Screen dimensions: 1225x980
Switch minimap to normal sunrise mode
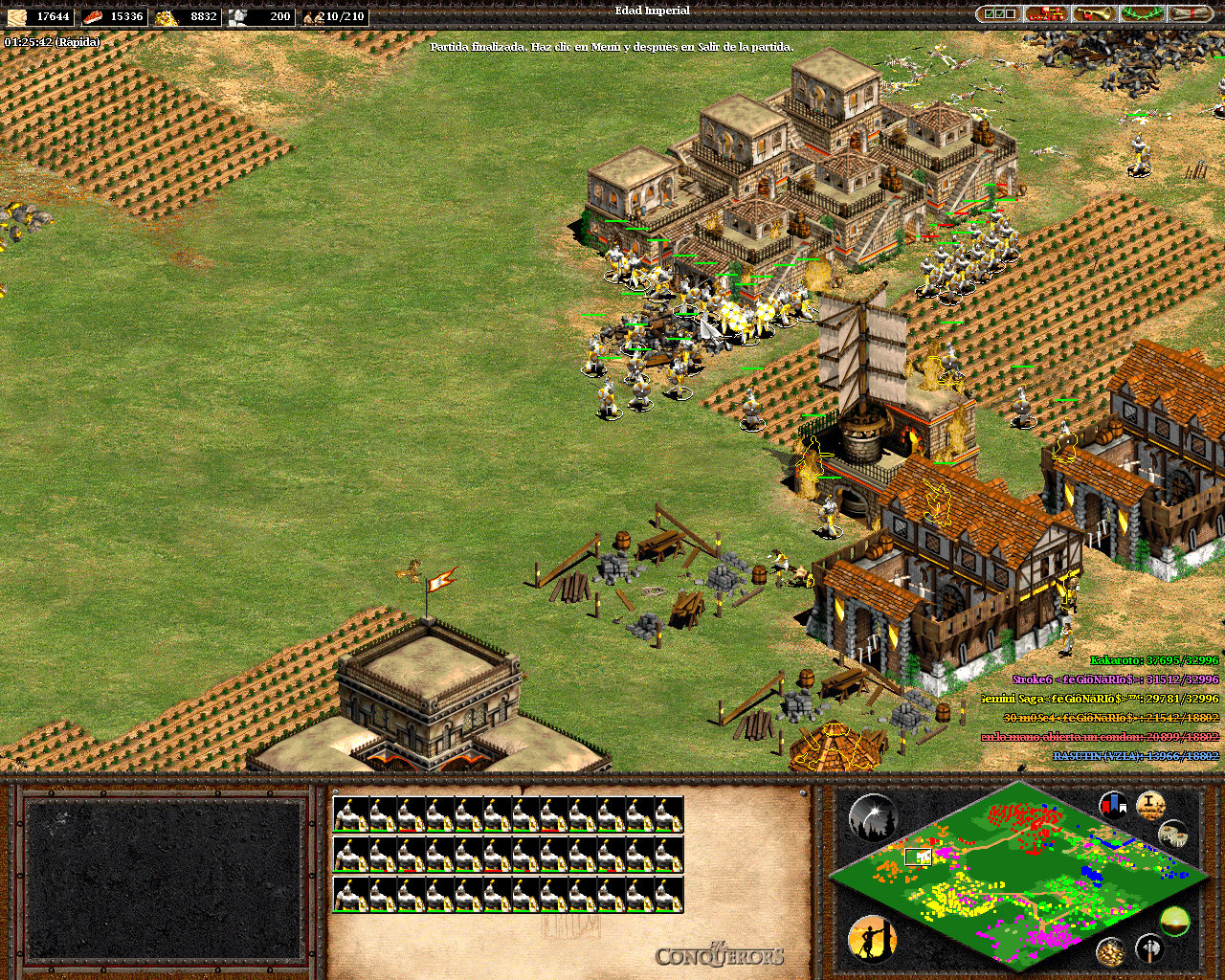[1174, 923]
